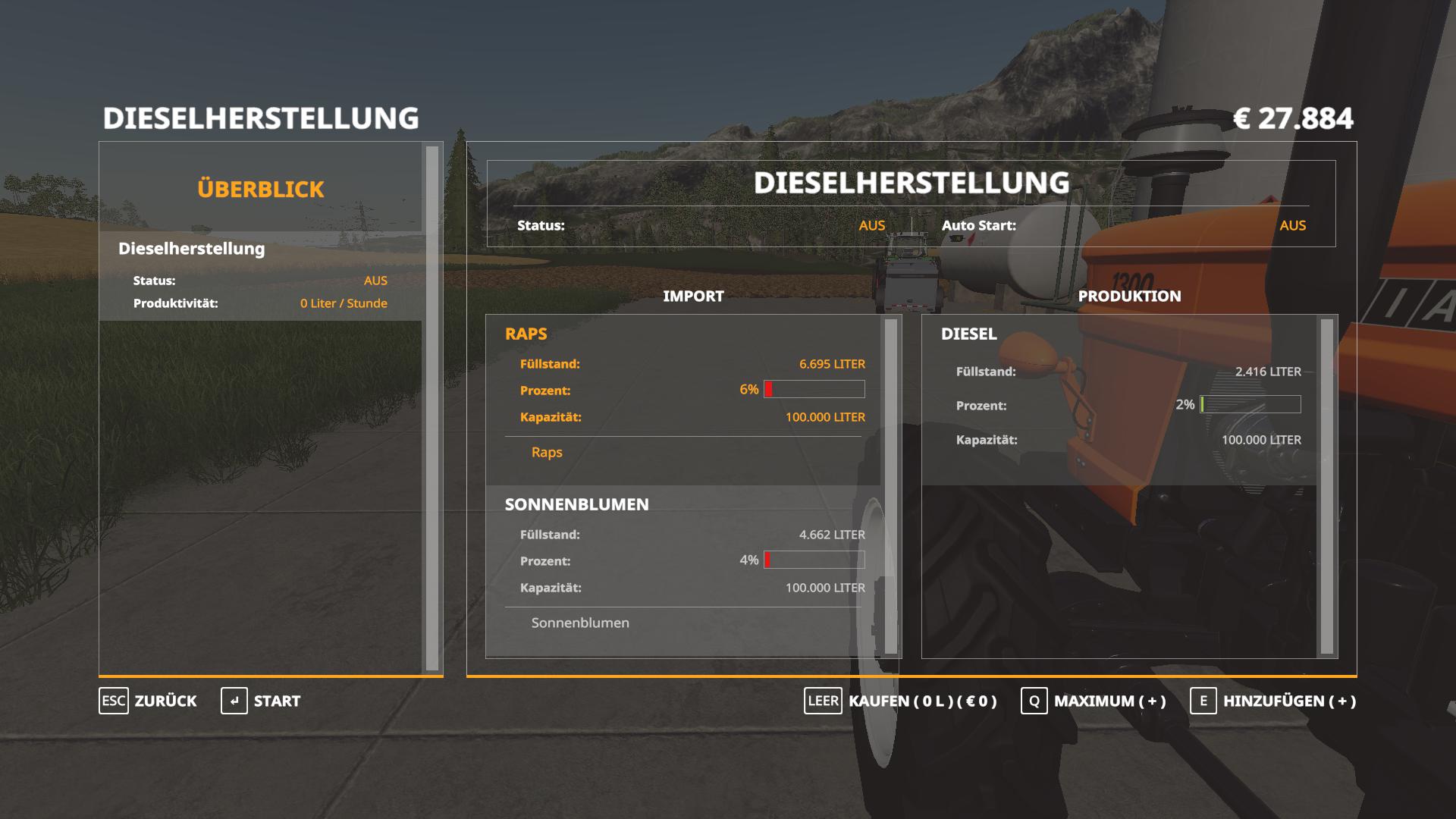Increase amount with the Hinzufügen button
Viewport: 1456px width, 819px height.
tap(1273, 701)
